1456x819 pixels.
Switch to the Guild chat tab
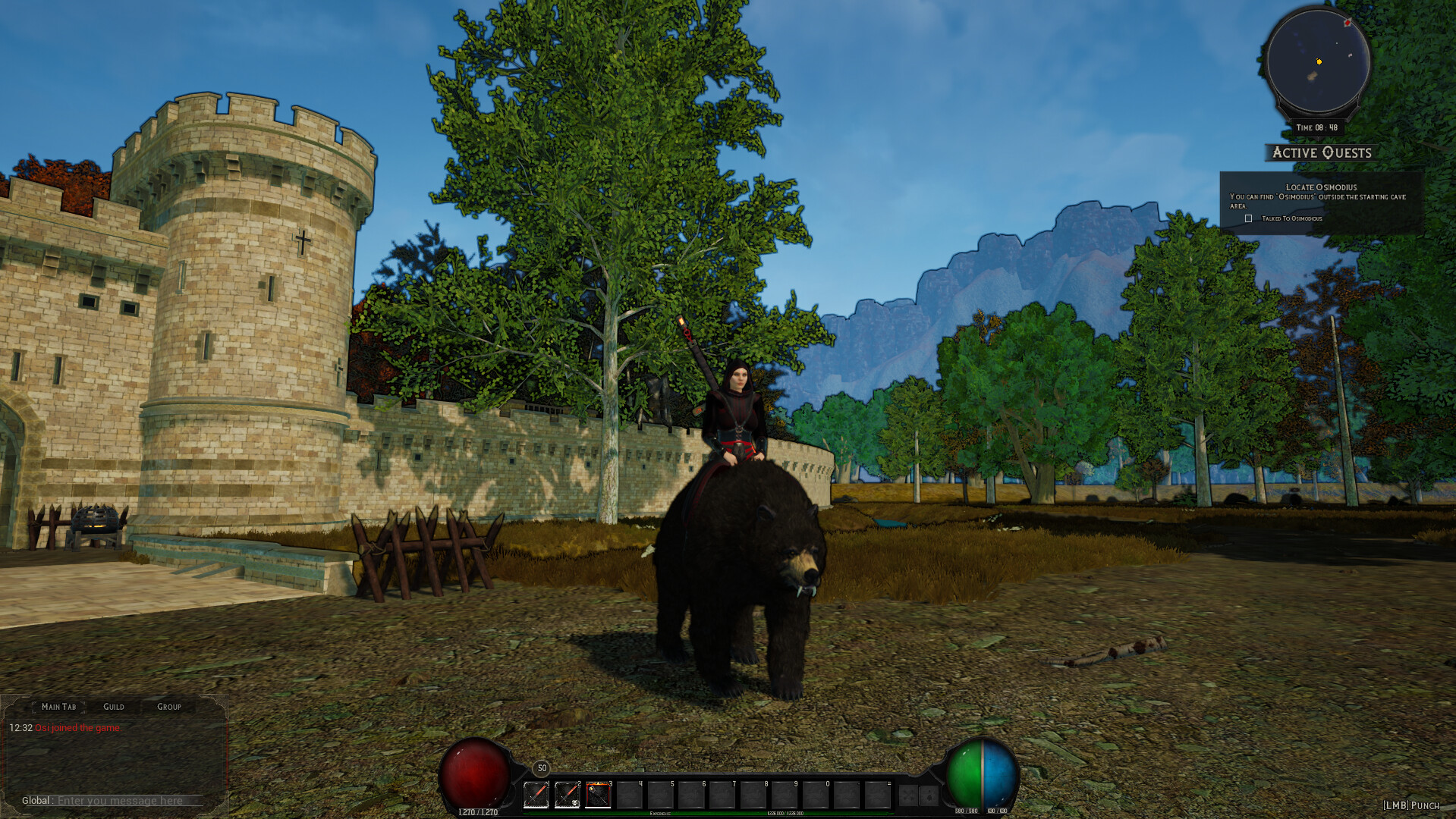coord(114,706)
